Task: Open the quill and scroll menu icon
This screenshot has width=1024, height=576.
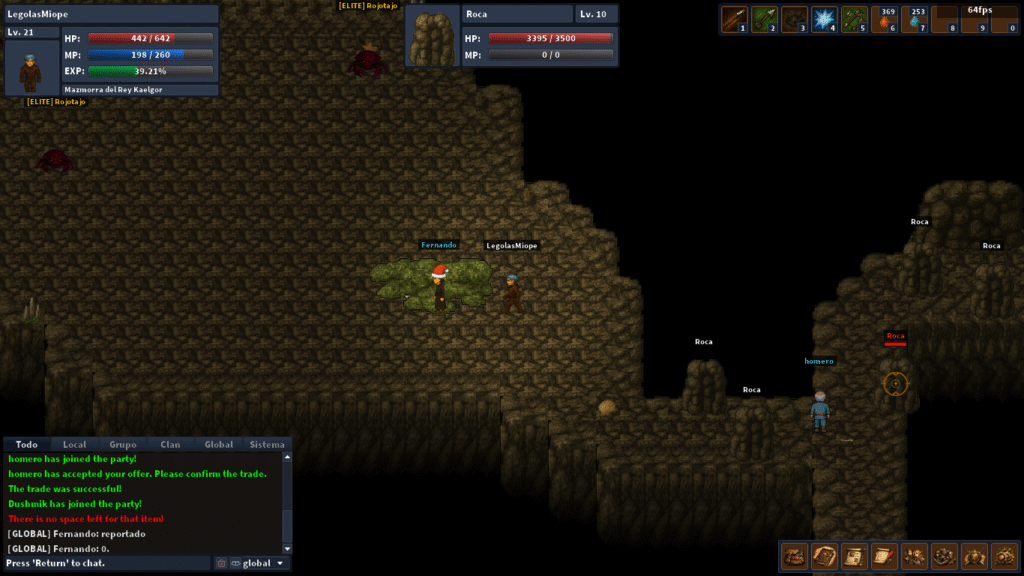Action: point(885,555)
